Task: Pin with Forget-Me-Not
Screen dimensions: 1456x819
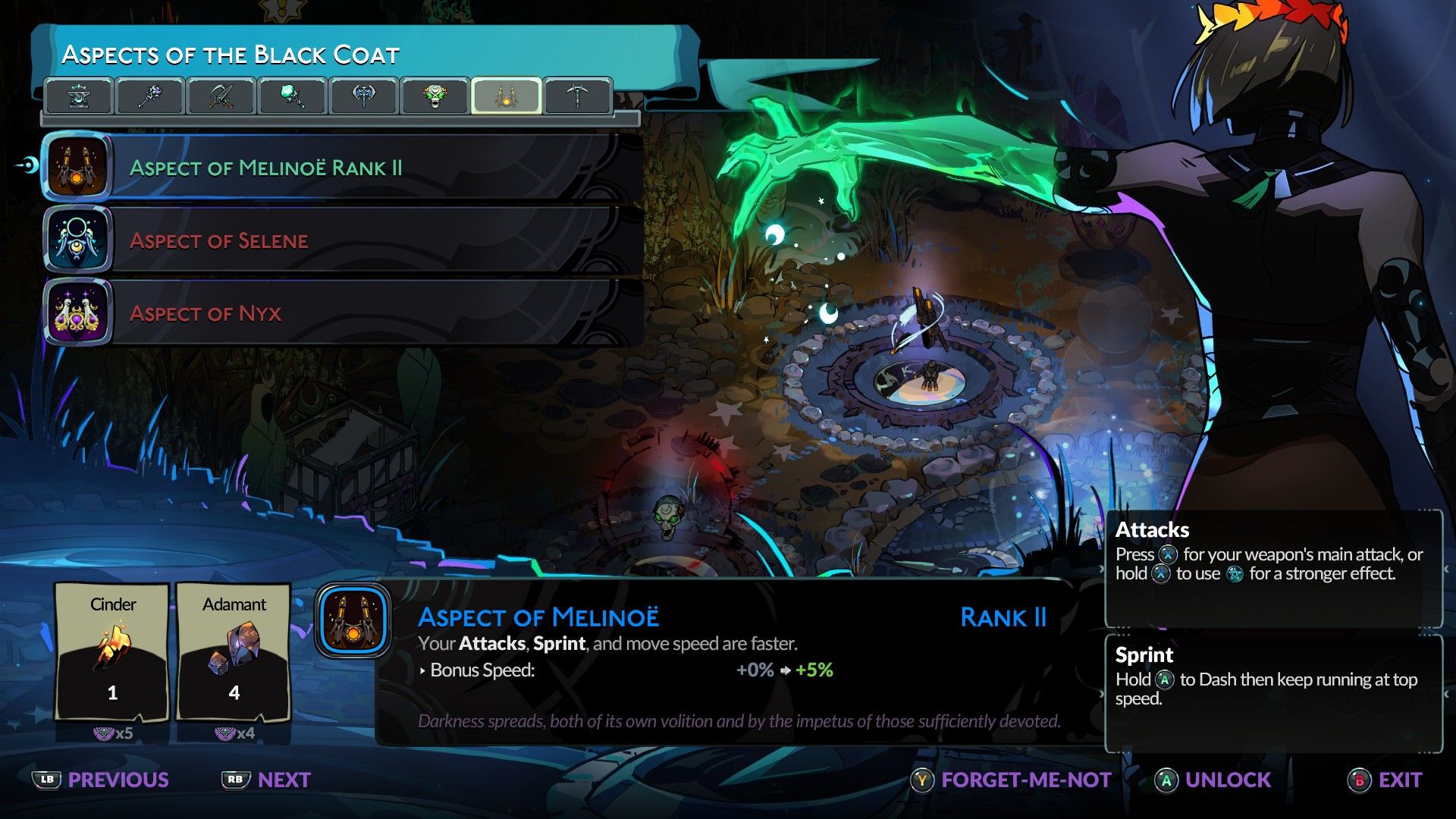Action: tap(1011, 780)
